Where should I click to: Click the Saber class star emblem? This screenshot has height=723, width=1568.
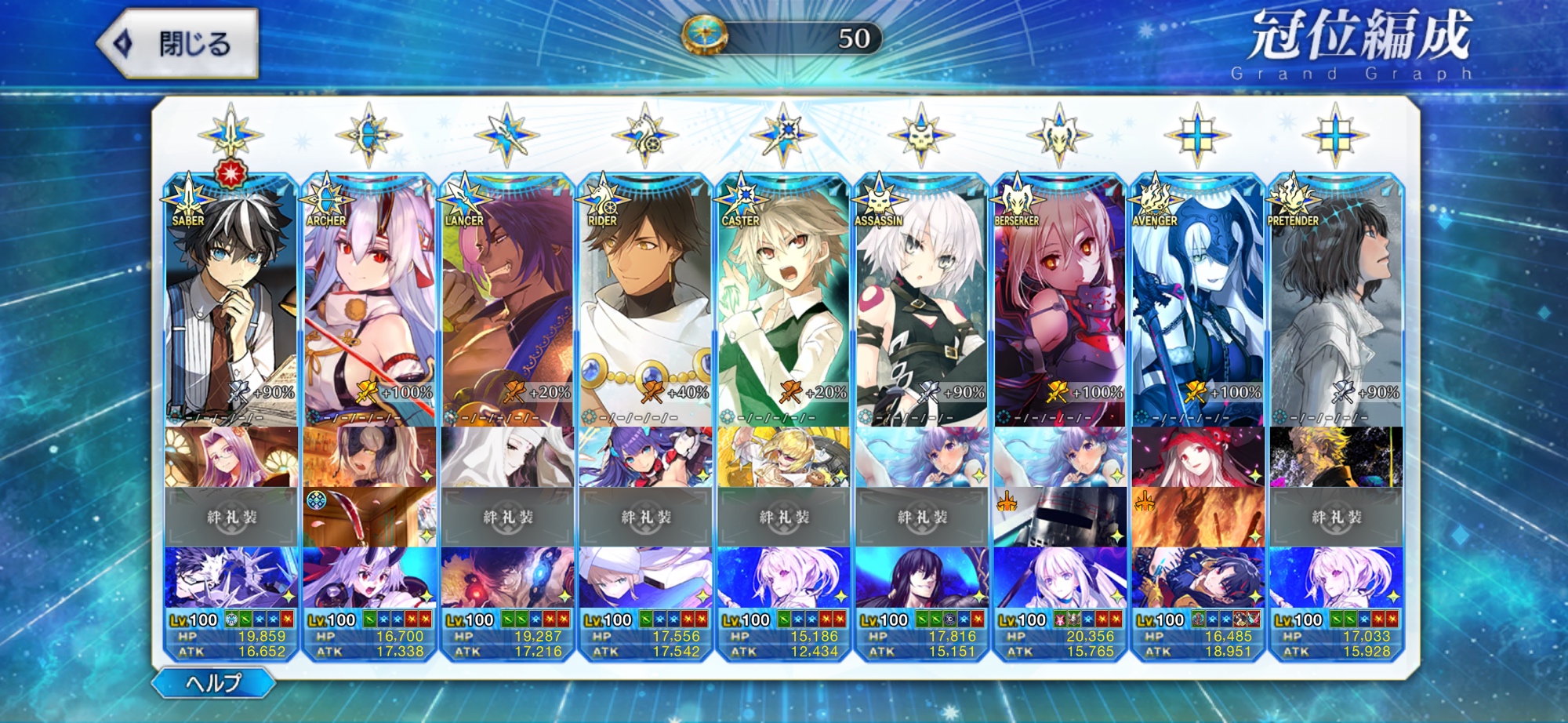(x=230, y=135)
